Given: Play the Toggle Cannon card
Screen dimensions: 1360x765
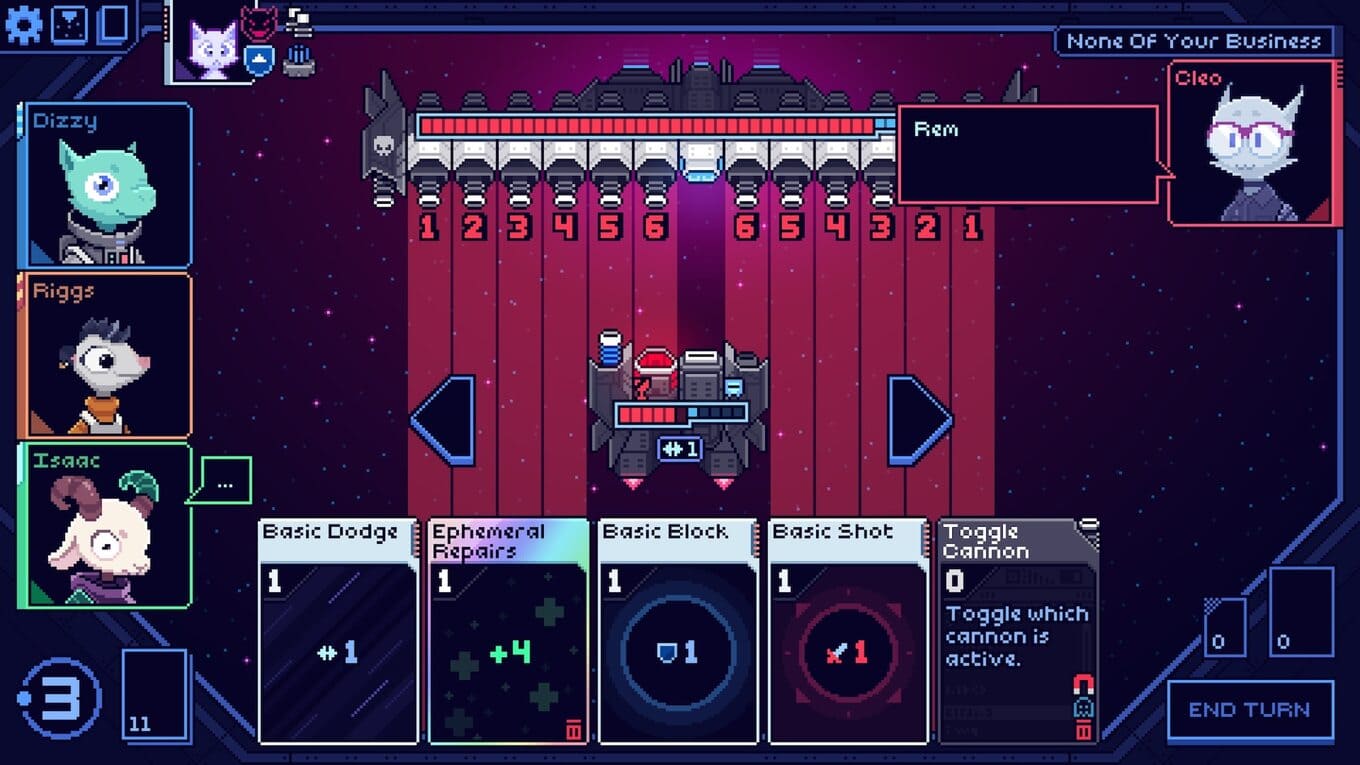Looking at the screenshot, I should 1018,632.
